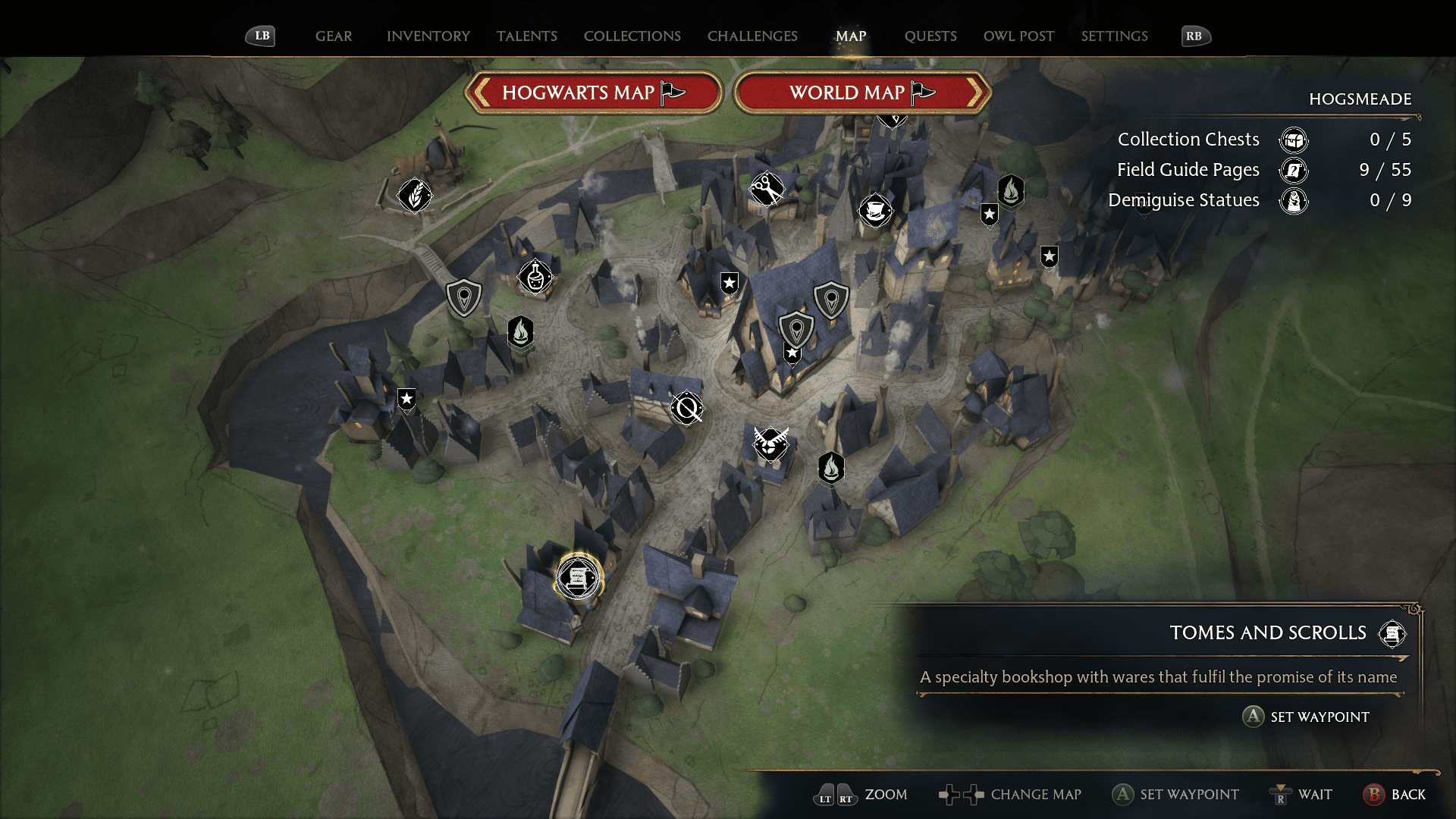This screenshot has width=1456, height=819.
Task: Select the Map tab
Action: 851,36
